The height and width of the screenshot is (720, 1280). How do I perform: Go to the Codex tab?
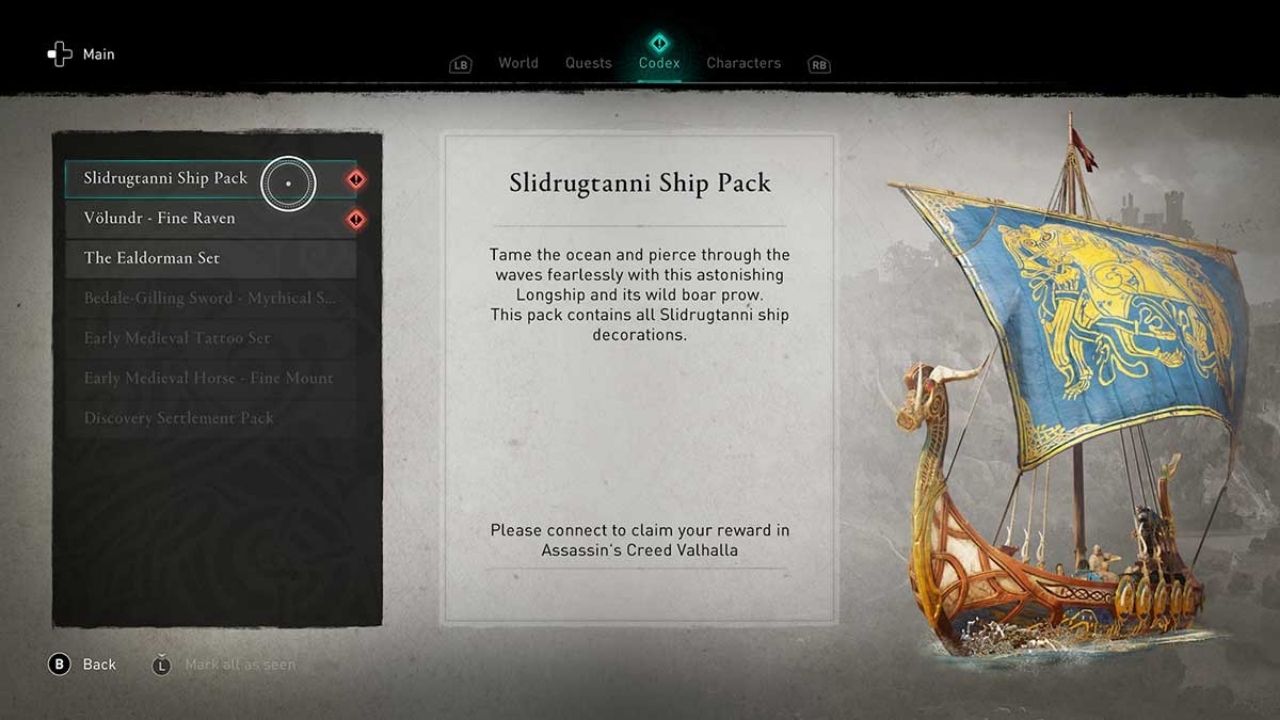click(x=659, y=63)
